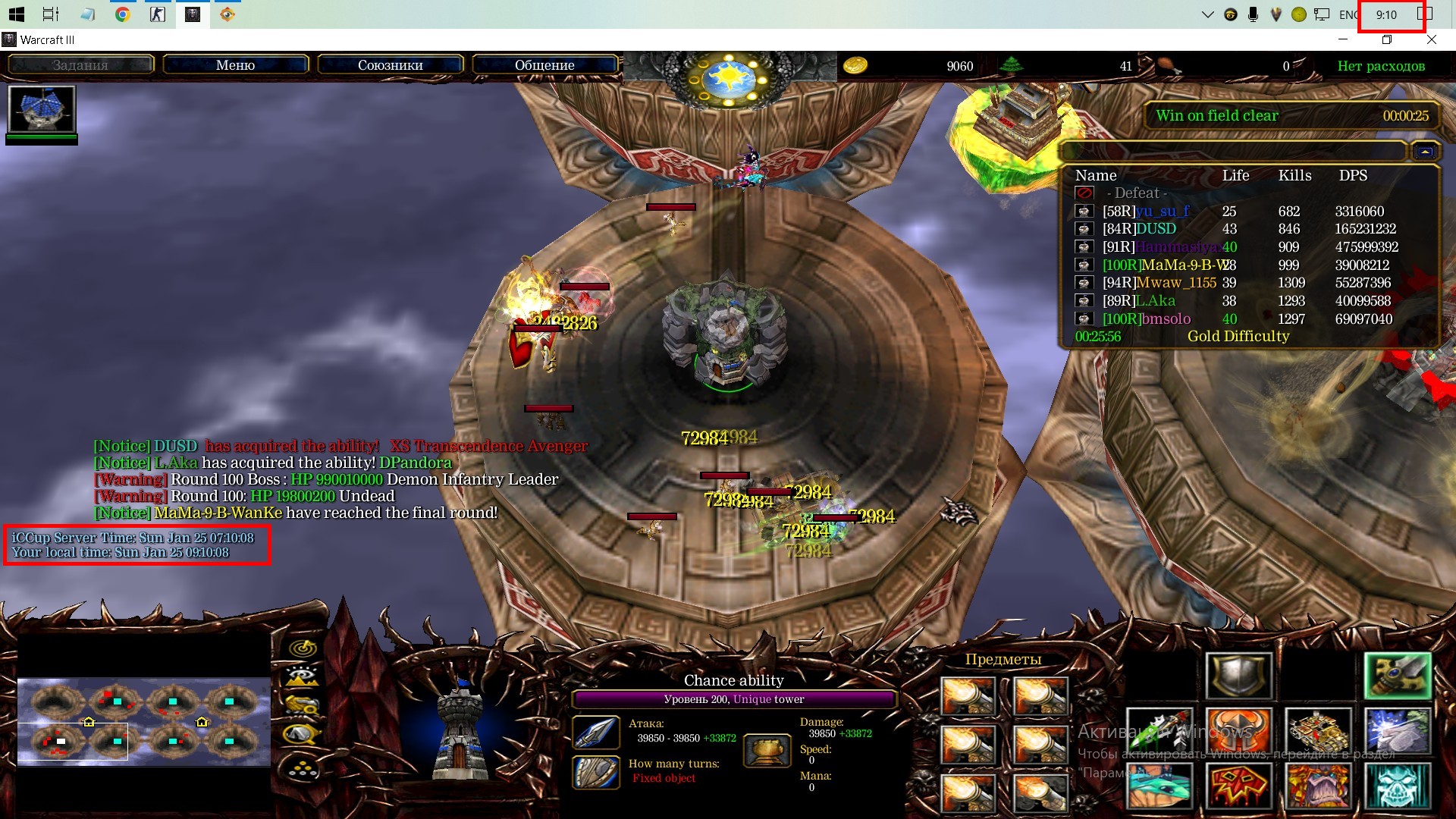The width and height of the screenshot is (1456, 819).
Task: Close the Warcraft III window
Action: 1431,39
